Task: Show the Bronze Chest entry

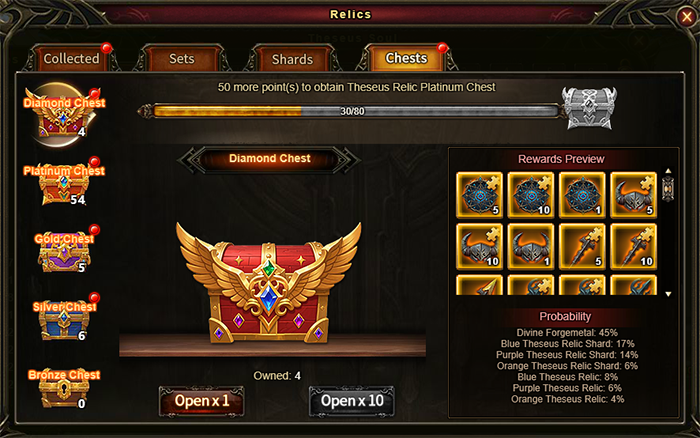Action: (63, 388)
